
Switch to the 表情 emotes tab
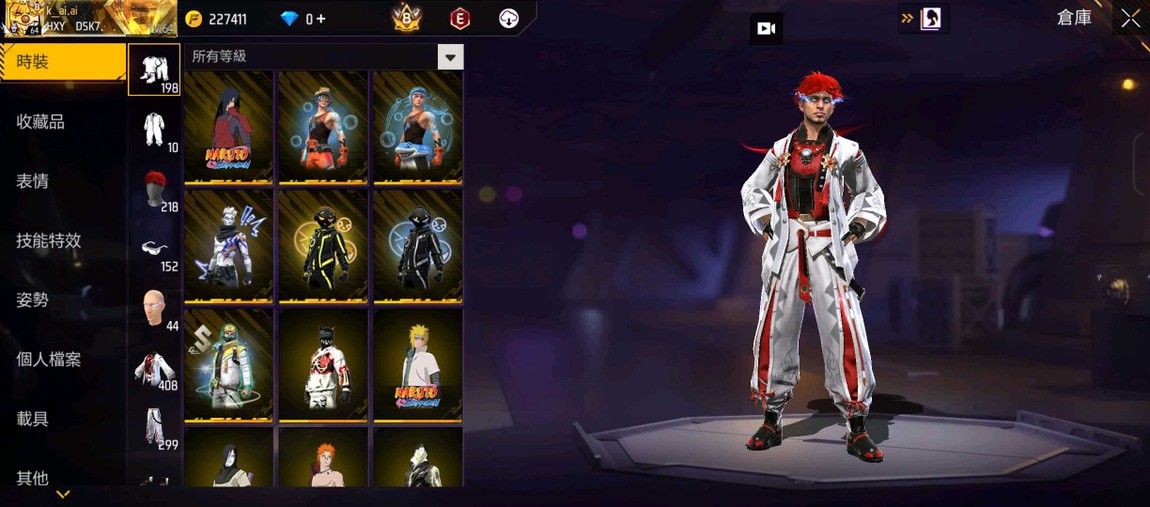pyautogui.click(x=33, y=181)
